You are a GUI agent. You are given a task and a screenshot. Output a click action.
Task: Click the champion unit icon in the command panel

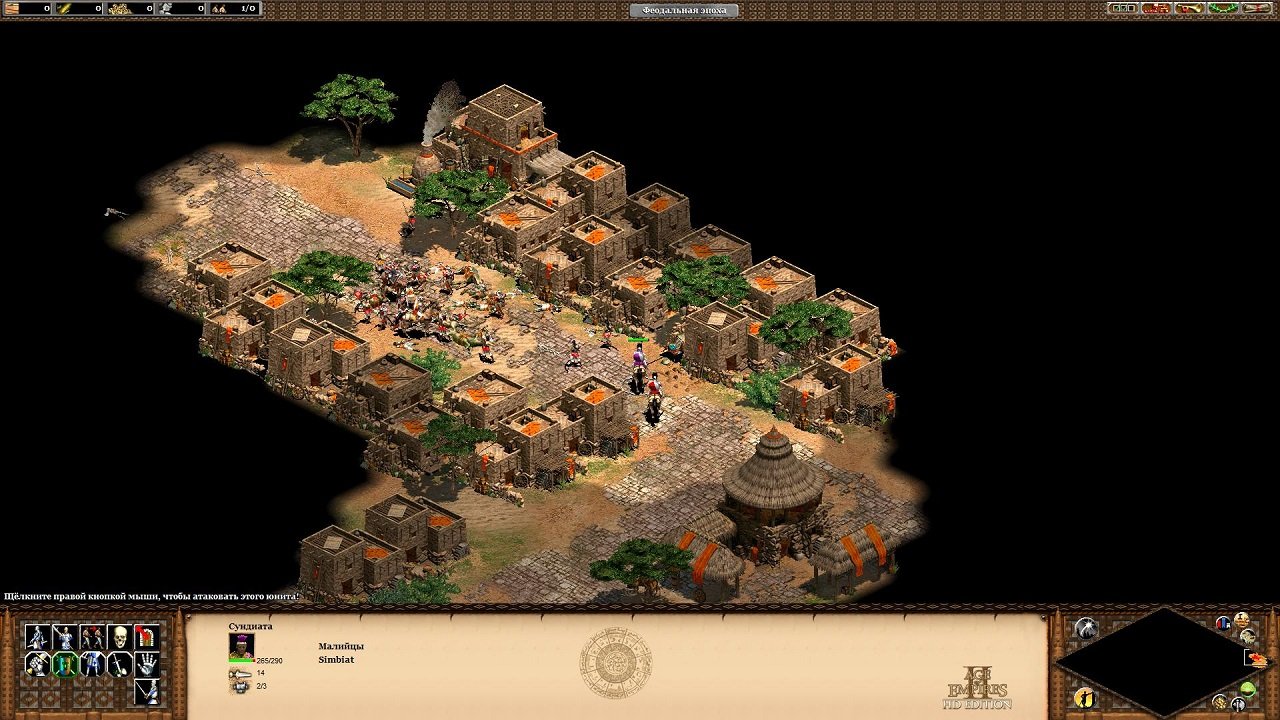[x=146, y=691]
